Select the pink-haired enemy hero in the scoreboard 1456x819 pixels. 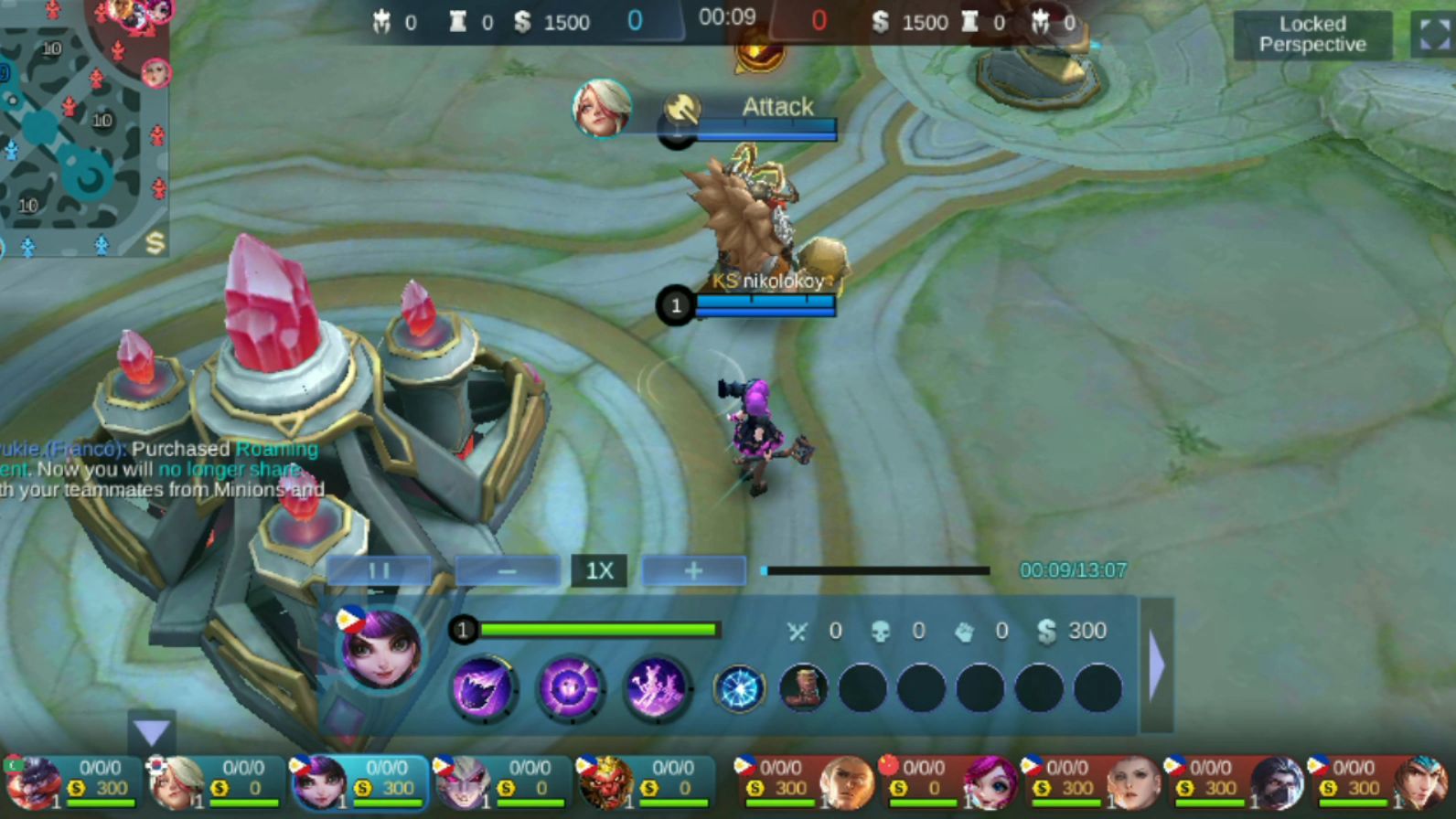coord(990,783)
